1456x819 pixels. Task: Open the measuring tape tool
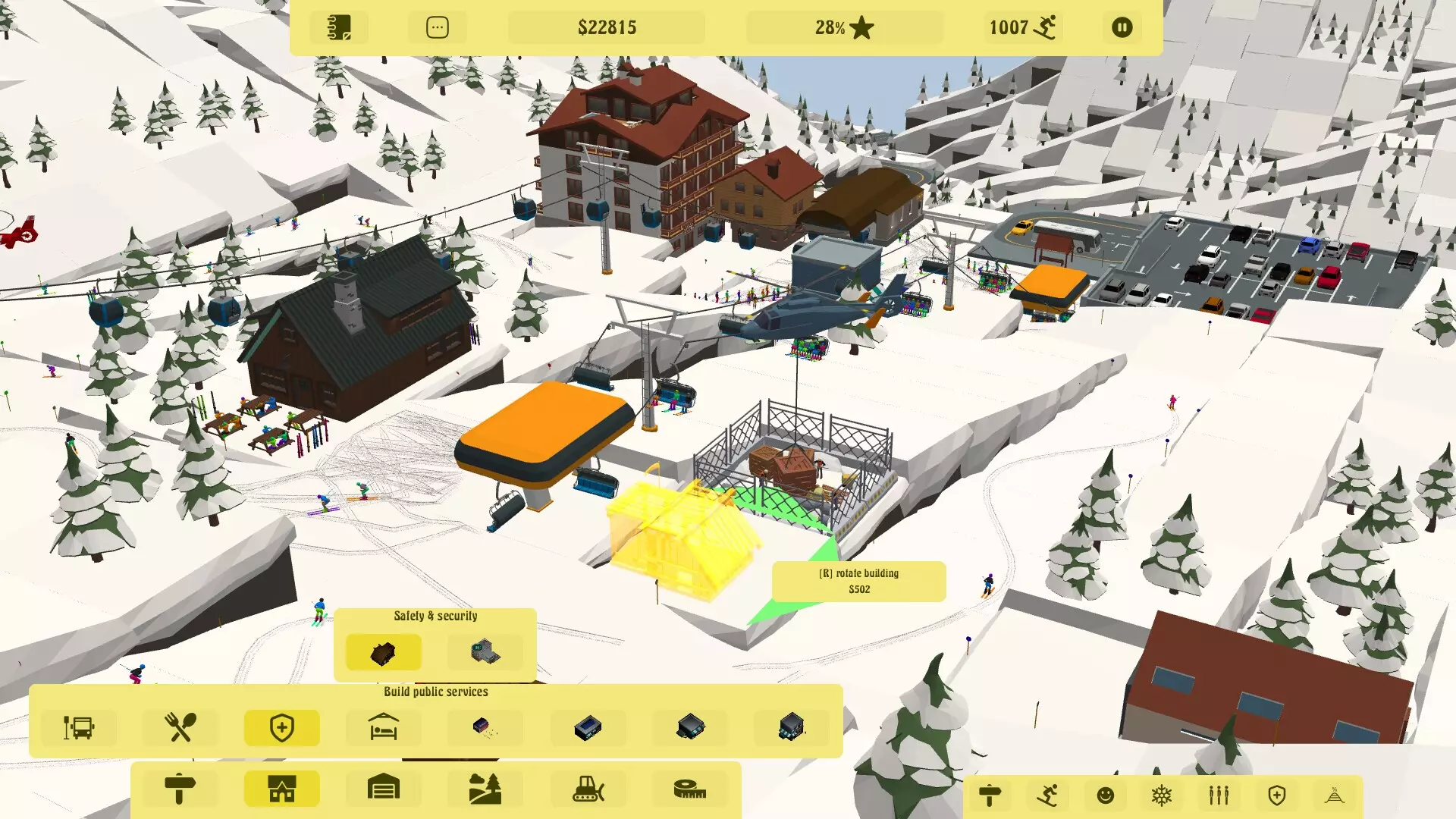click(688, 789)
